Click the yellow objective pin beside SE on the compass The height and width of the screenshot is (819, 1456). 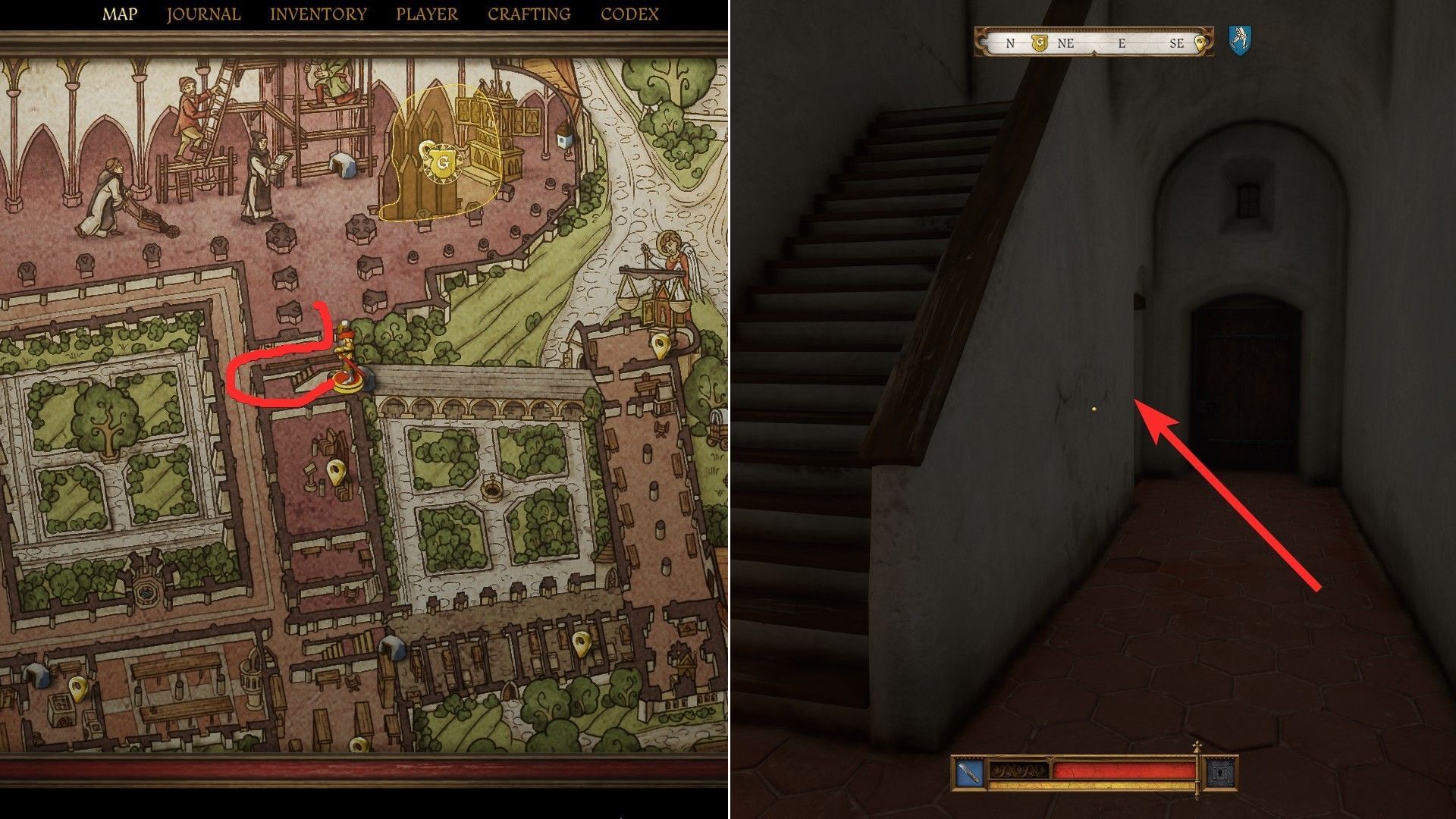(1200, 43)
